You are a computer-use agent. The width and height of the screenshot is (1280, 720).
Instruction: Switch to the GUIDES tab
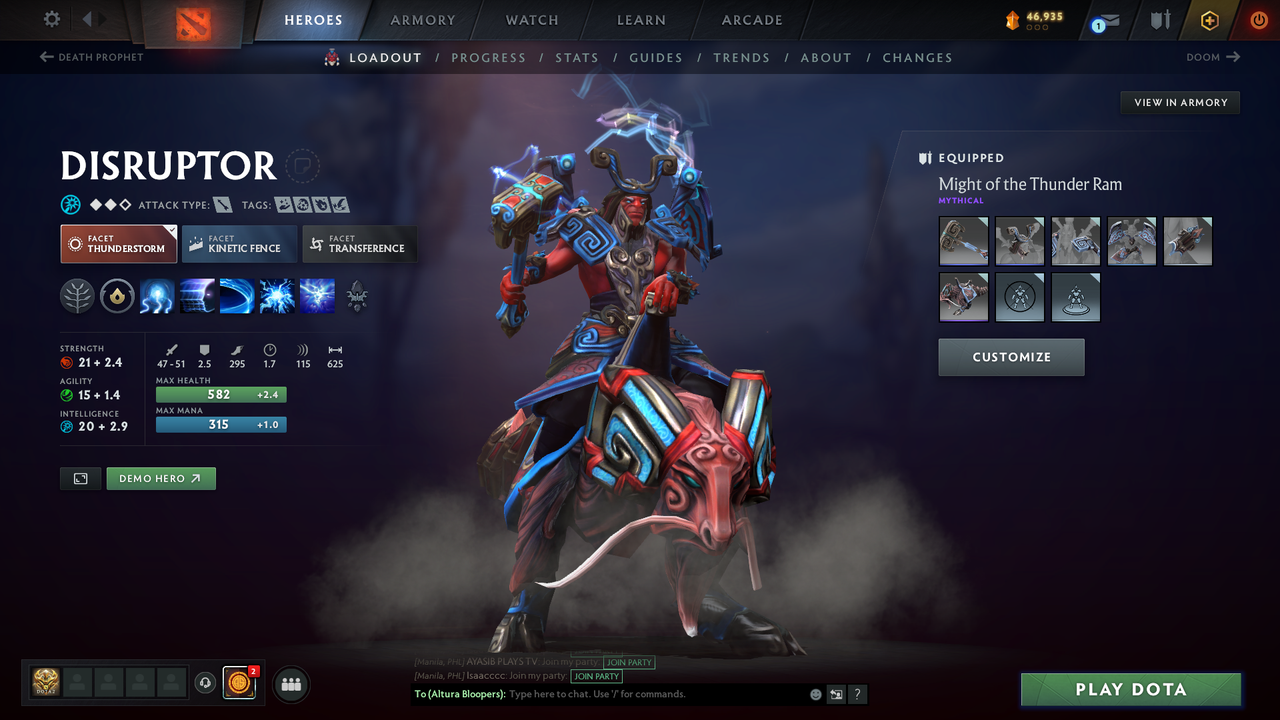[x=656, y=57]
